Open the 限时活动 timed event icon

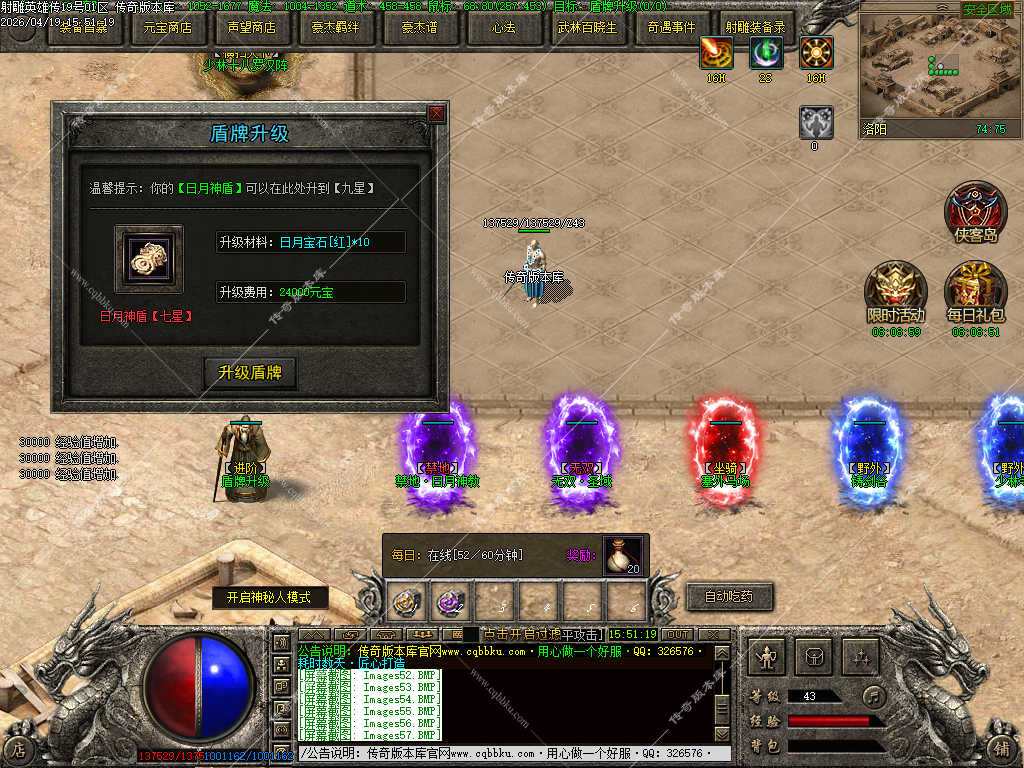tap(893, 290)
